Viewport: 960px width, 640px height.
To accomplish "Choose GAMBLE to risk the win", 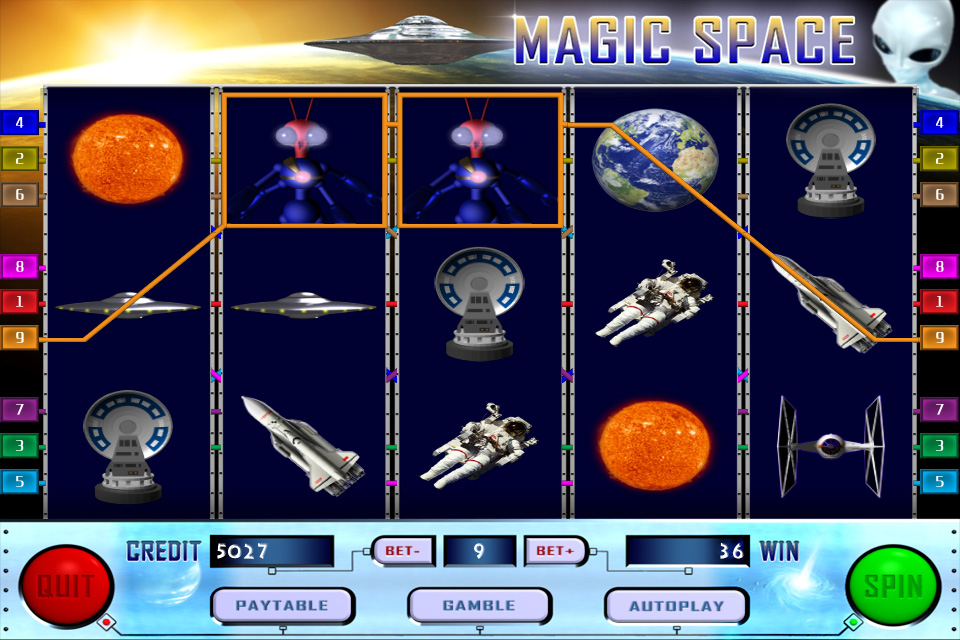I will [x=479, y=605].
